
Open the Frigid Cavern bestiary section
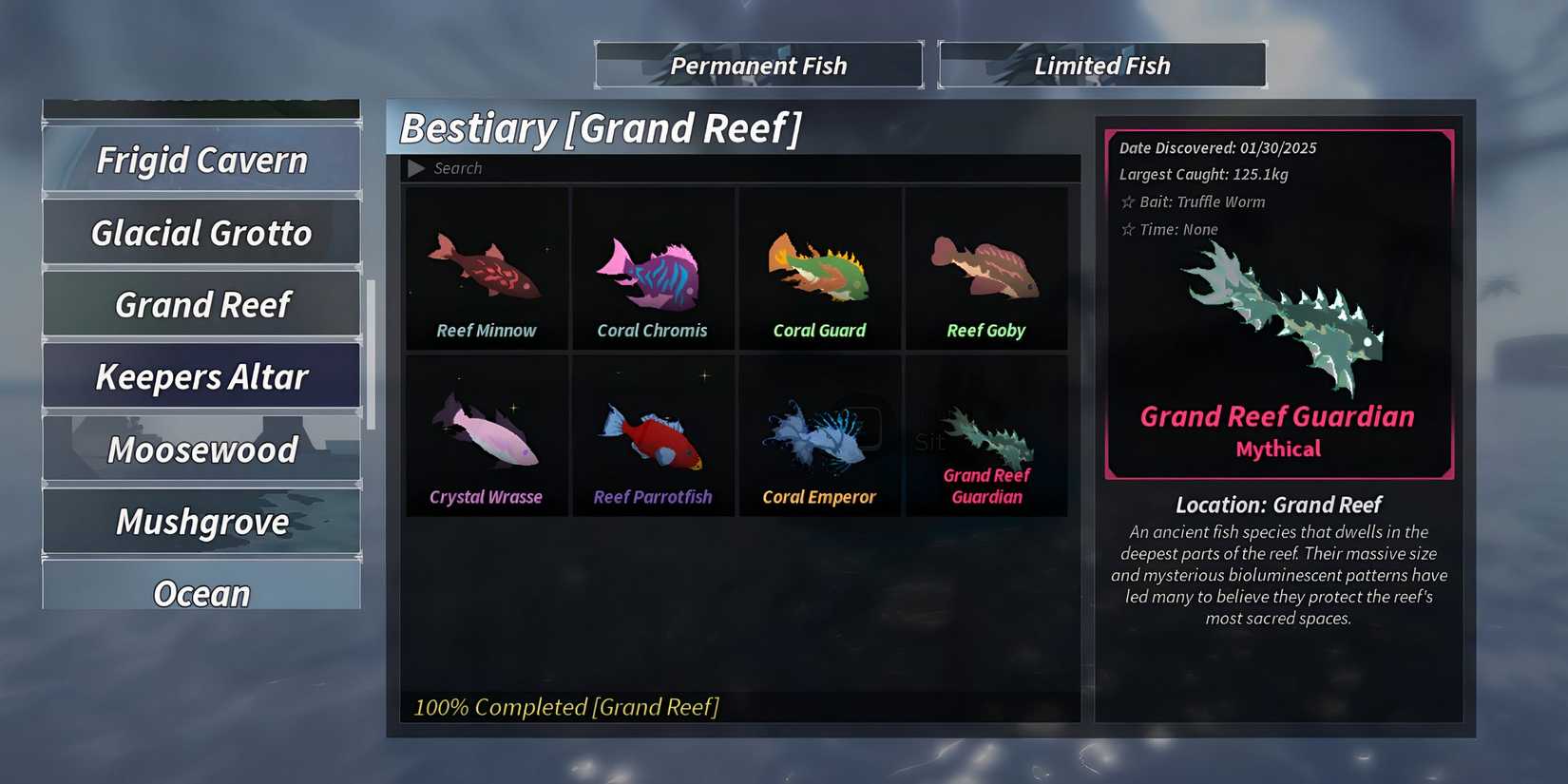(x=201, y=160)
